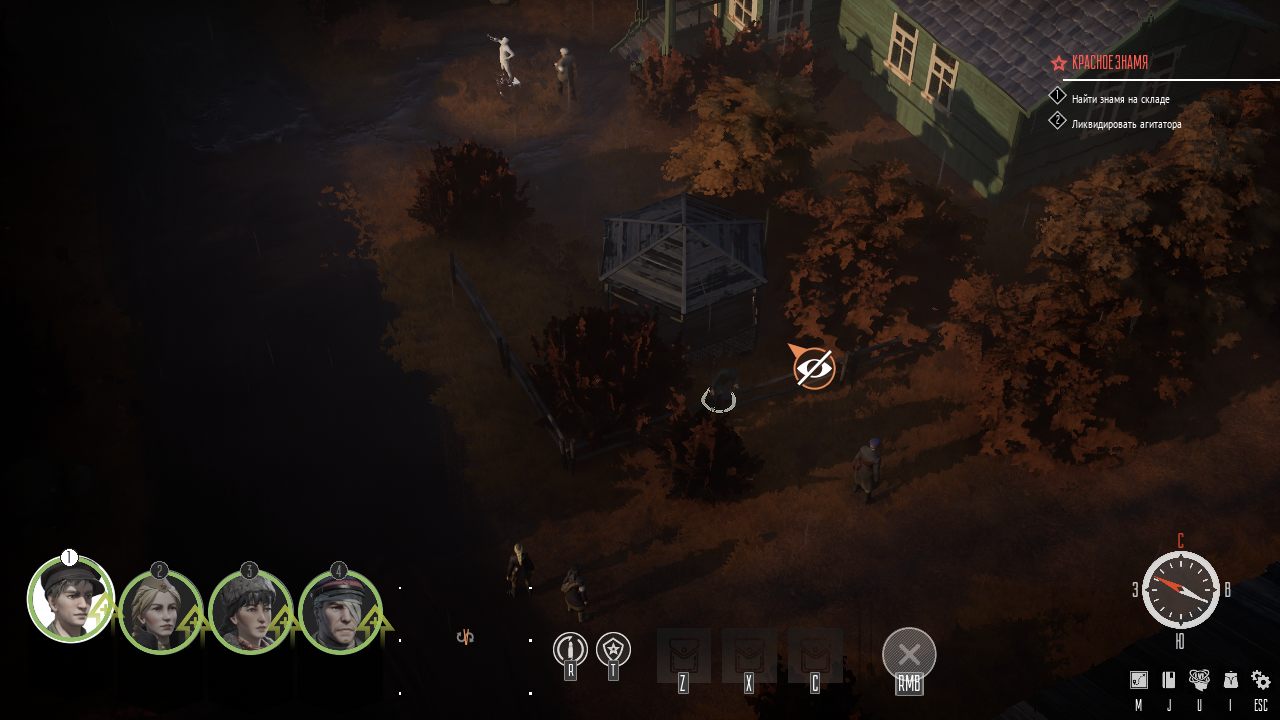Image resolution: width=1280 pixels, height=720 pixels.
Task: Activate the star shield ability icon
Action: tap(613, 650)
